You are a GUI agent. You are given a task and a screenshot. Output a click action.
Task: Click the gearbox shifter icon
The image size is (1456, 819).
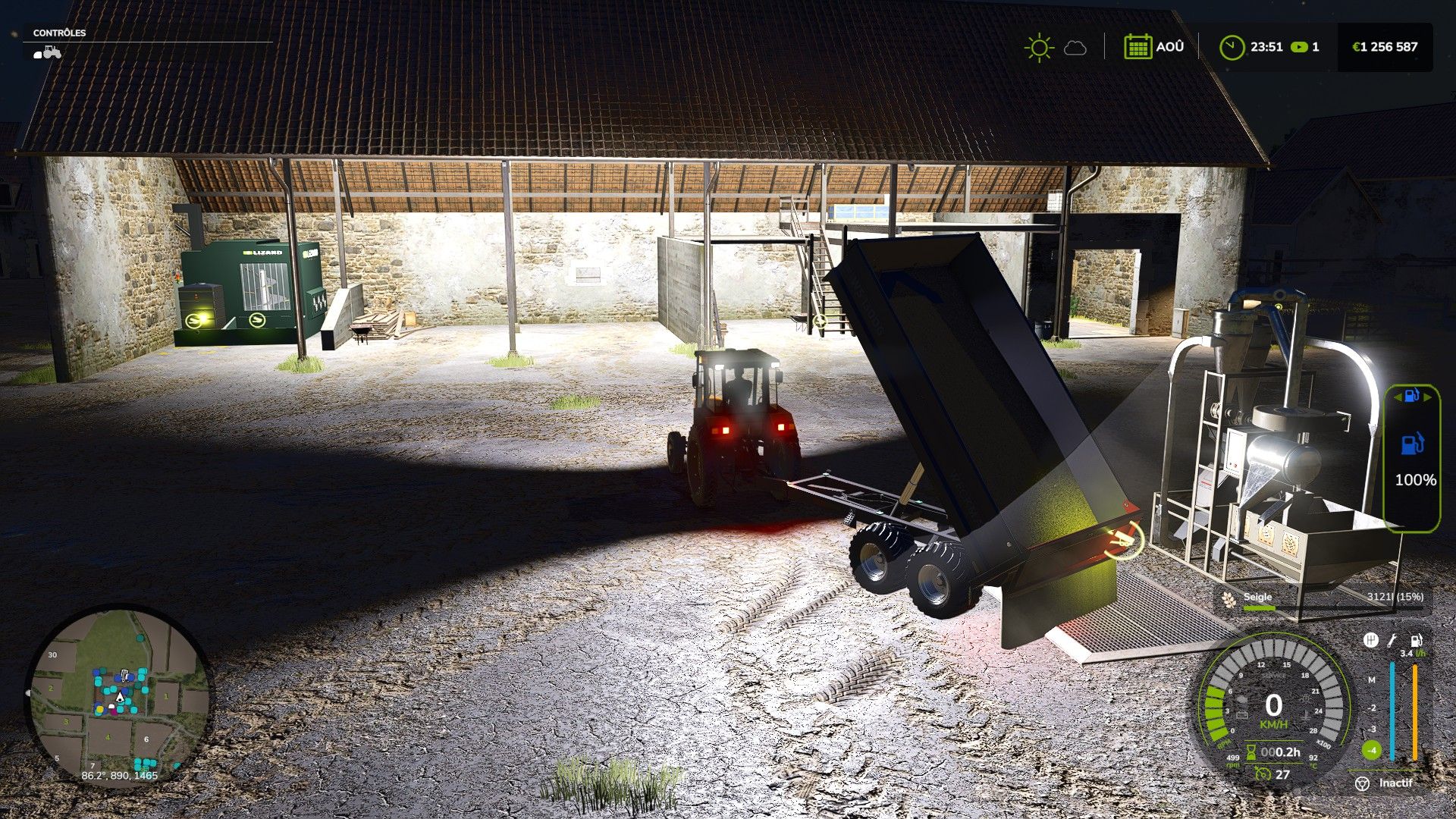pos(1370,641)
